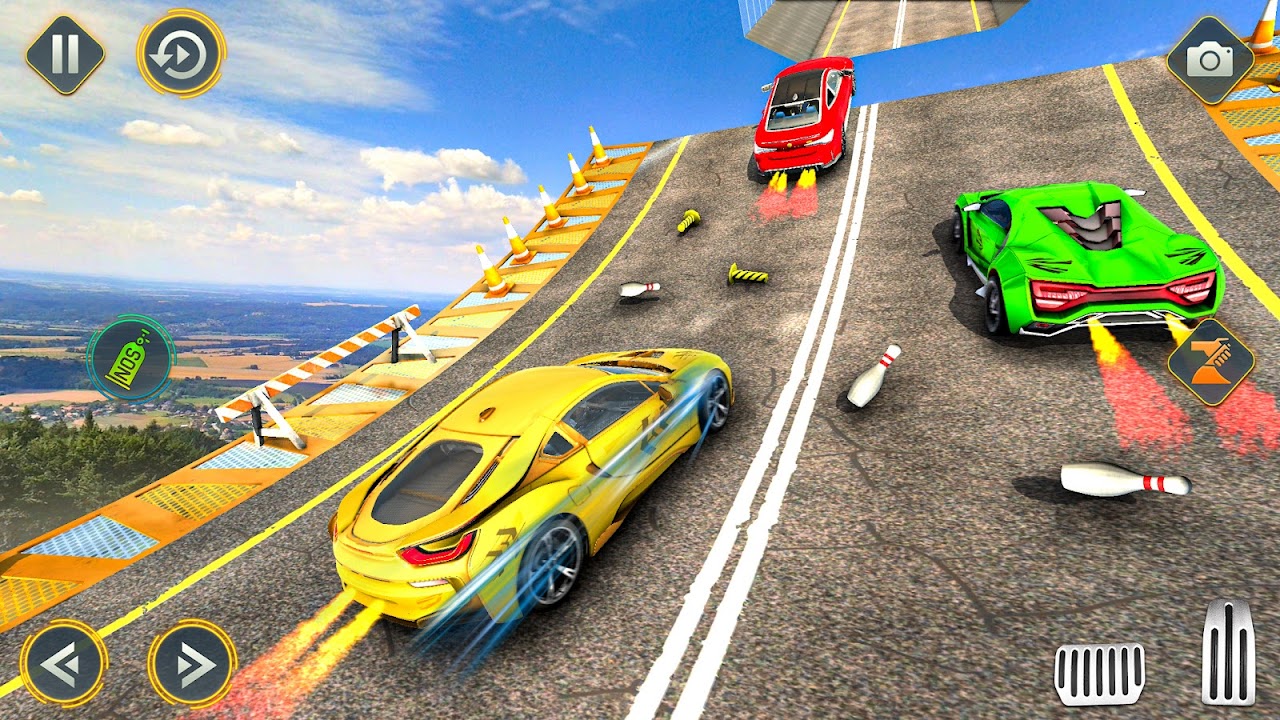Tap the restart level button

pyautogui.click(x=181, y=54)
